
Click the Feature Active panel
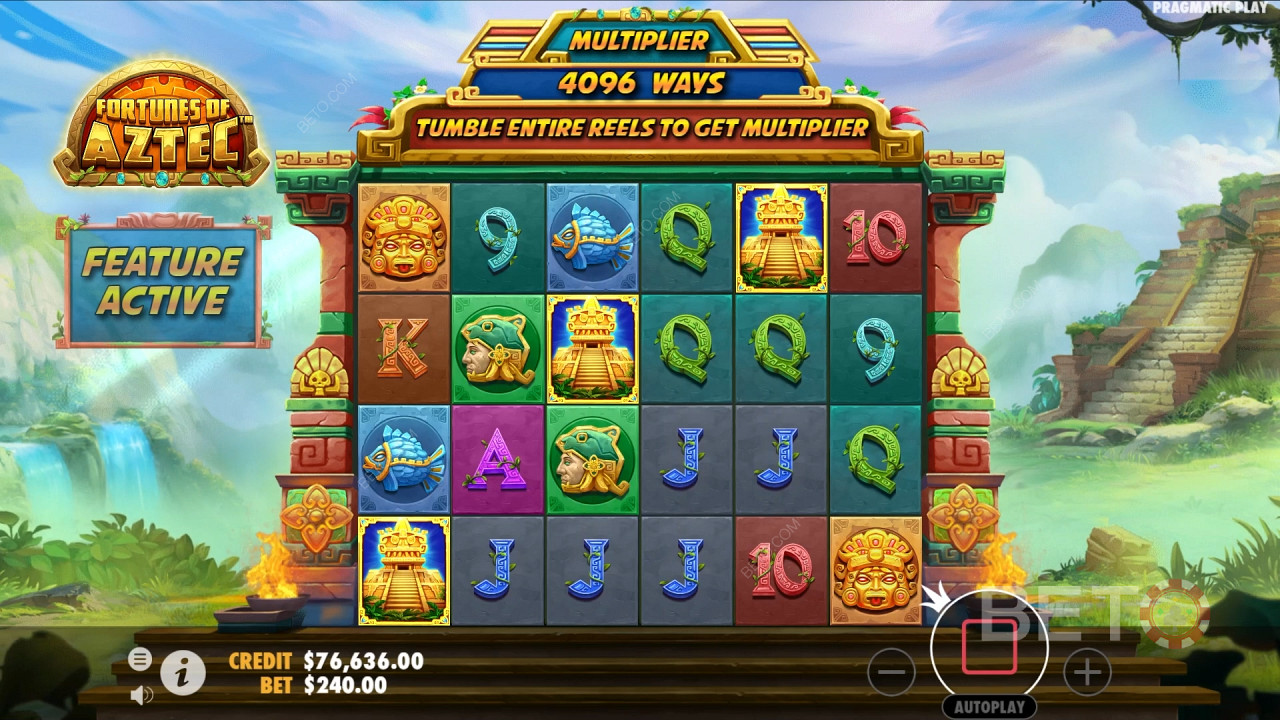[x=163, y=281]
